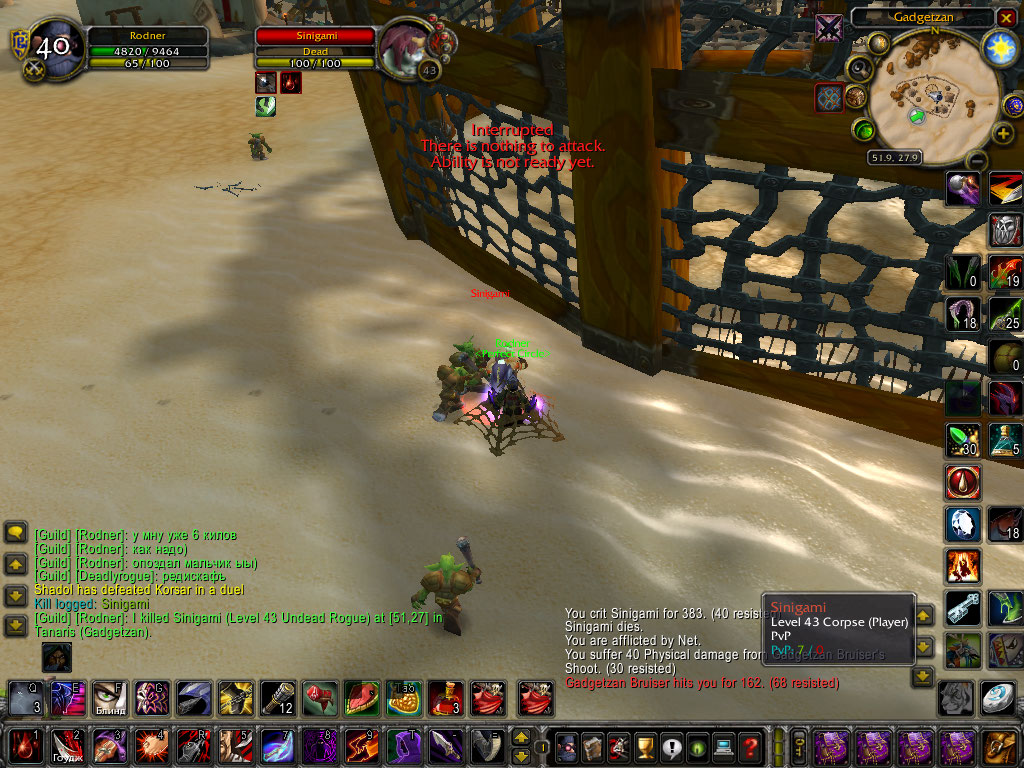The width and height of the screenshot is (1024, 768).
Task: Open the rightmost brown backpack slot
Action: click(999, 746)
